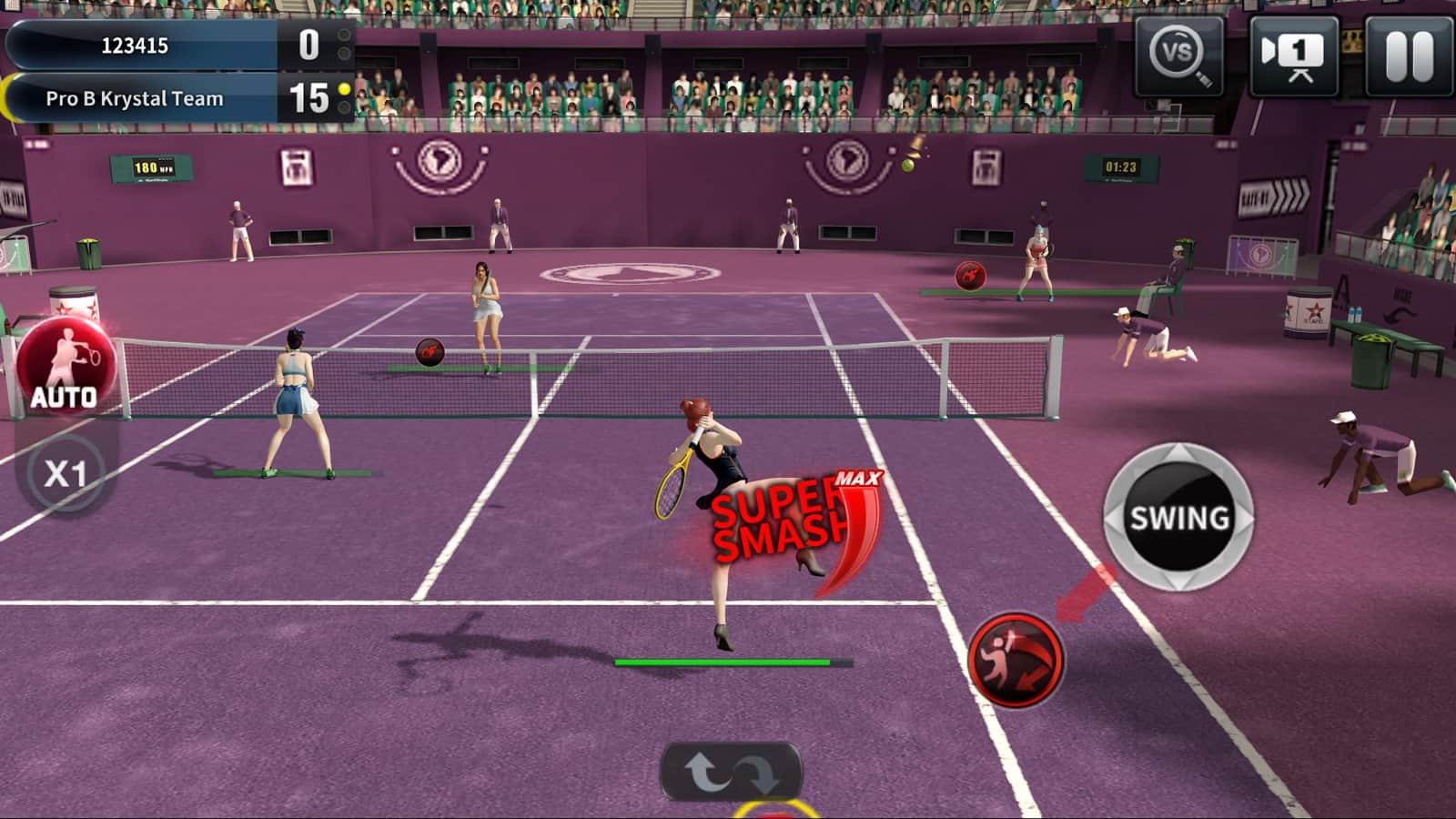Activate the red super smash skill

click(x=1016, y=660)
